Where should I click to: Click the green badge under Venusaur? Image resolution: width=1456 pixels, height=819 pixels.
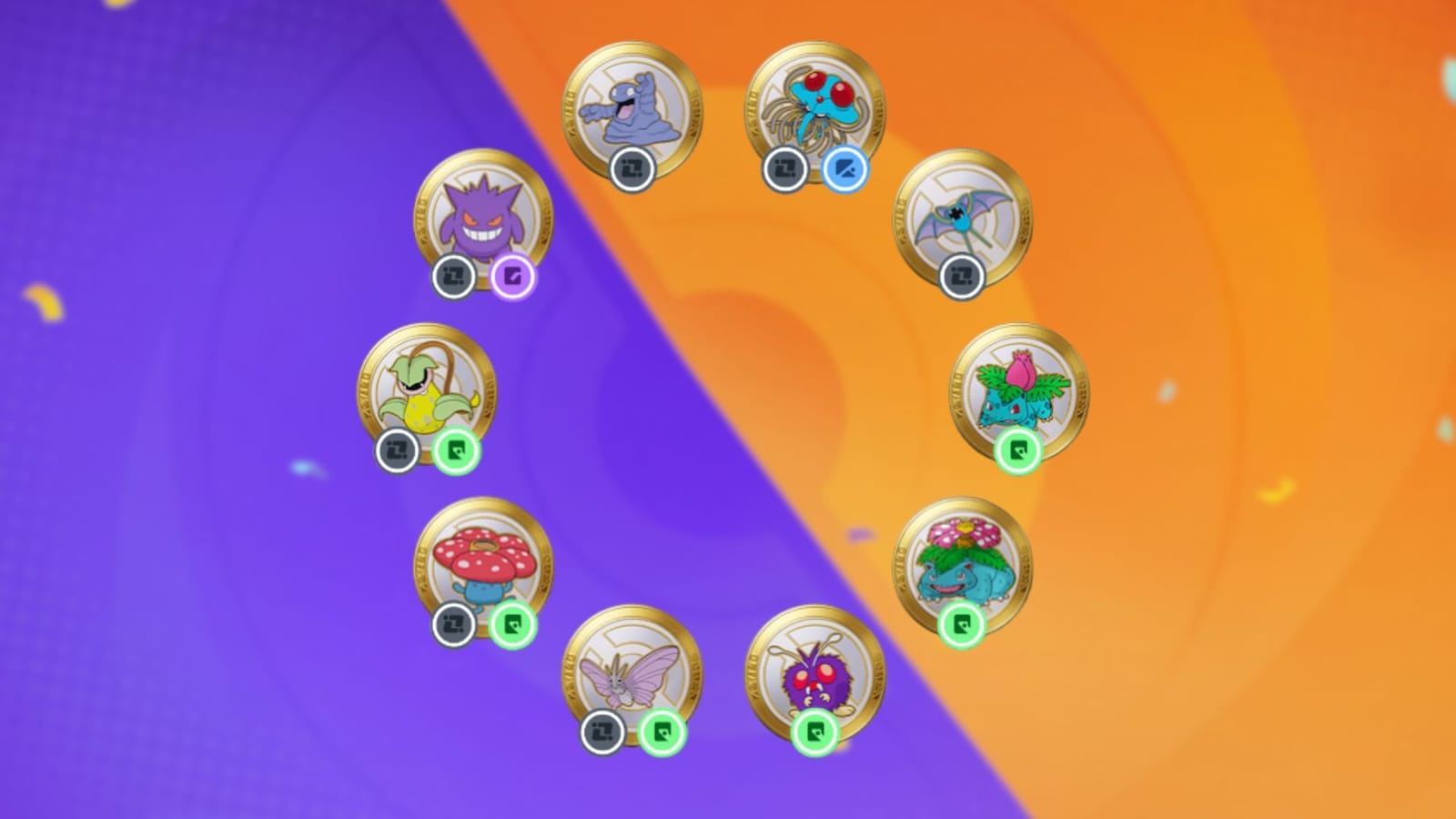tap(964, 625)
